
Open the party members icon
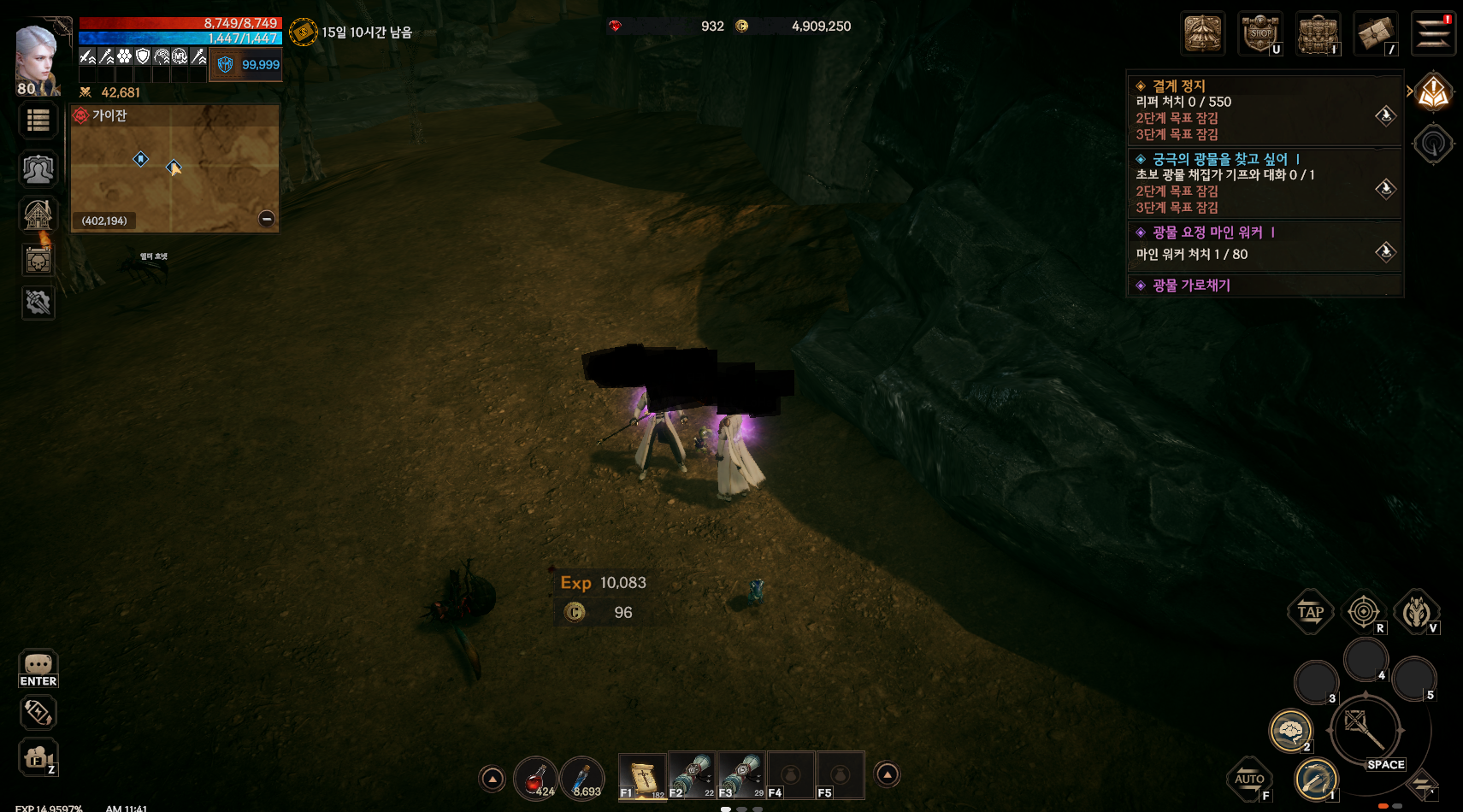point(38,169)
